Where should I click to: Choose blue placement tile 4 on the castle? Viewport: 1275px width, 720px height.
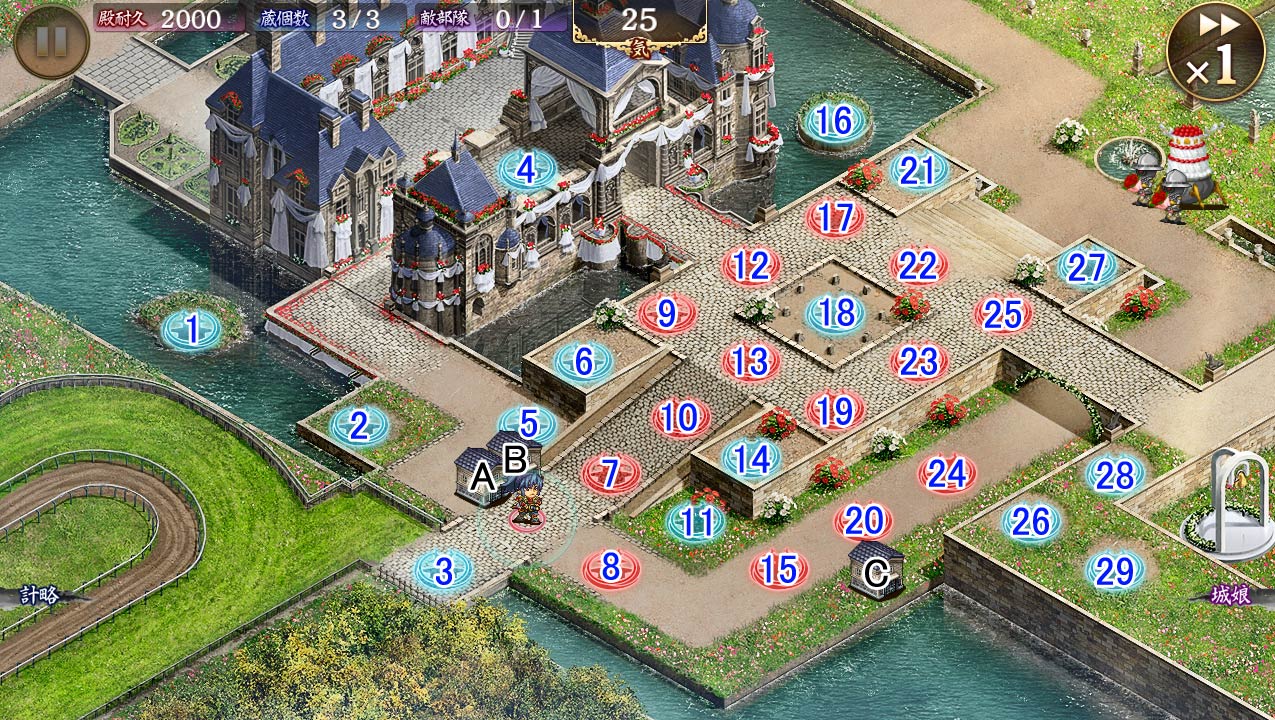[527, 170]
